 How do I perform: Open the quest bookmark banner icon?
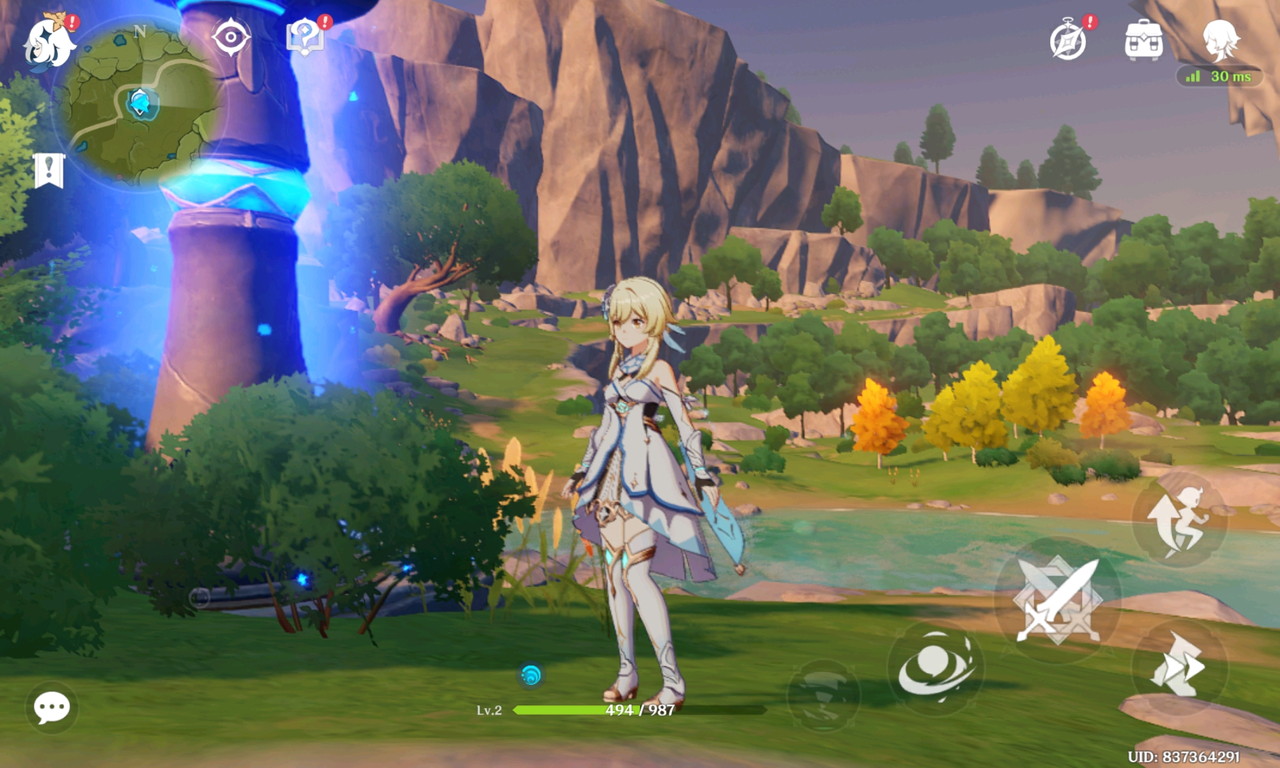[x=48, y=171]
